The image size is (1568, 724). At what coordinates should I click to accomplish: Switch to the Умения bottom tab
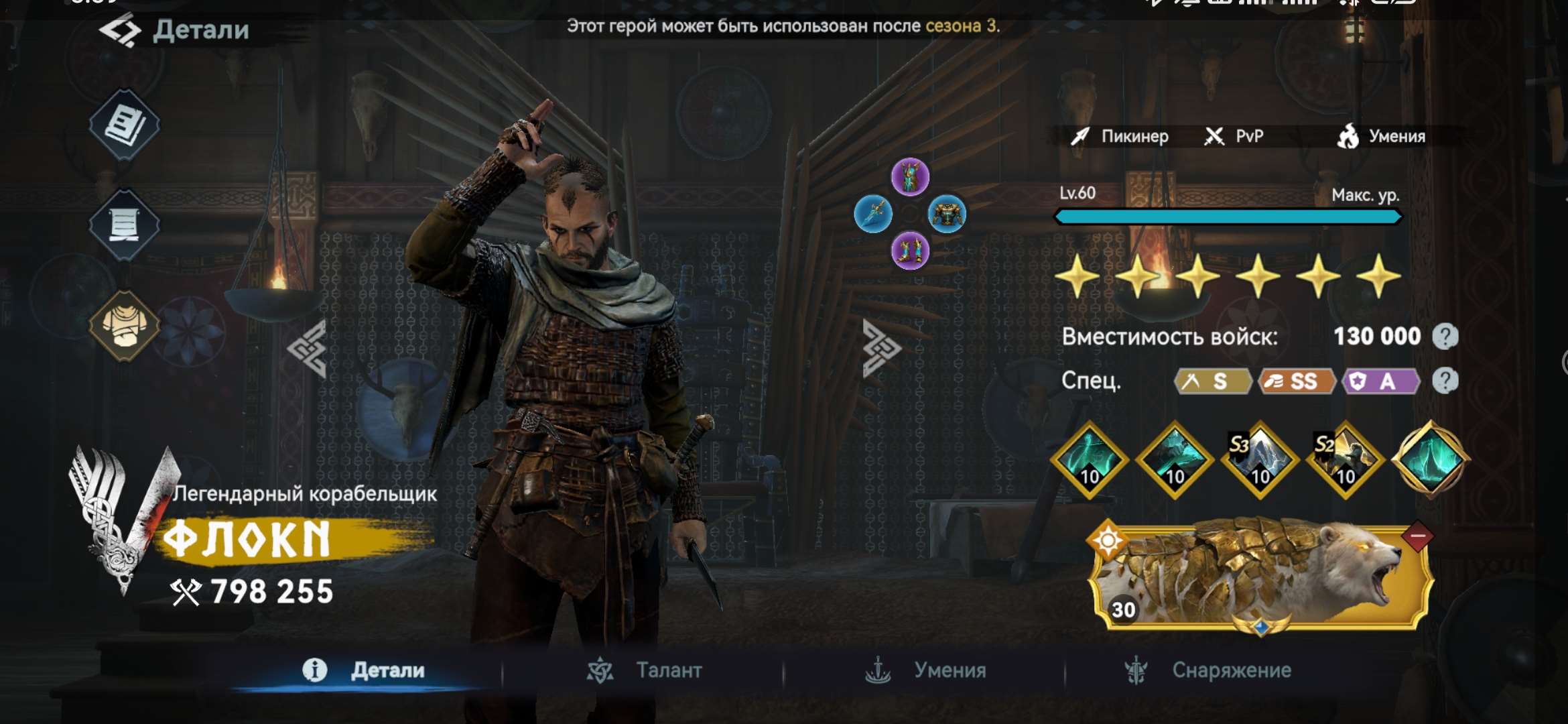pos(925,670)
